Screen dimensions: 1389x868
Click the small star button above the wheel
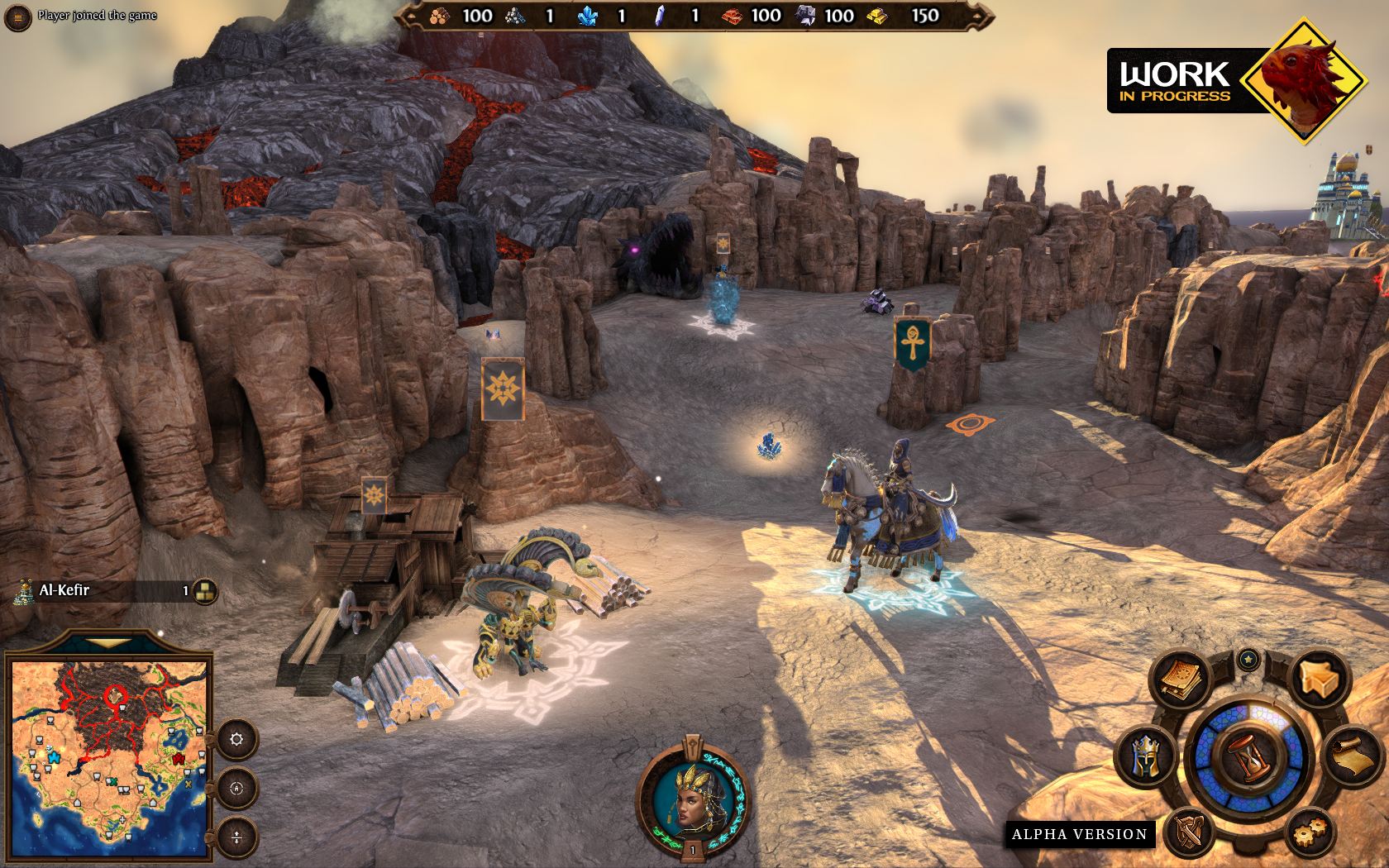tap(1248, 659)
